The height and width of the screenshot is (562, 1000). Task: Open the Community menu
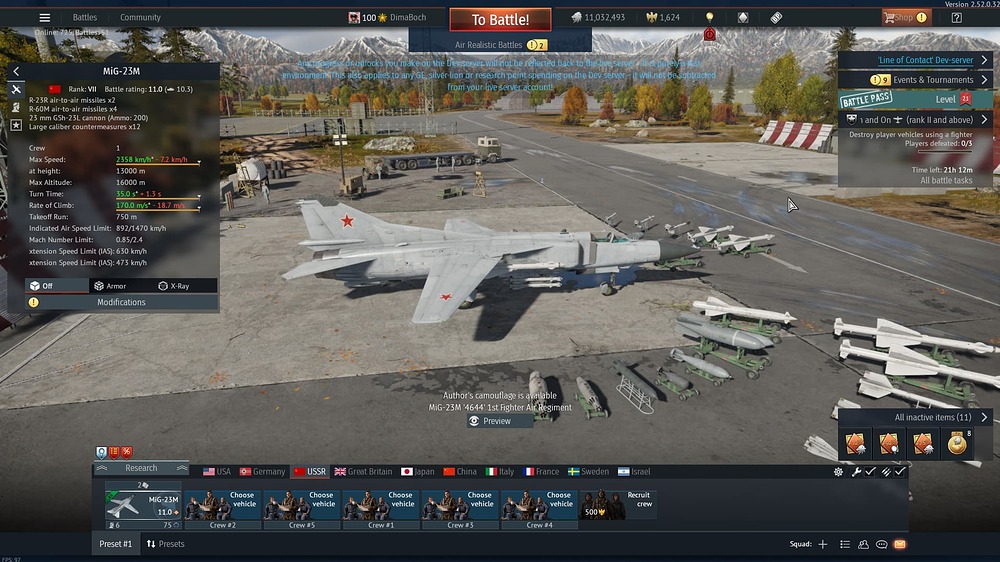point(140,17)
